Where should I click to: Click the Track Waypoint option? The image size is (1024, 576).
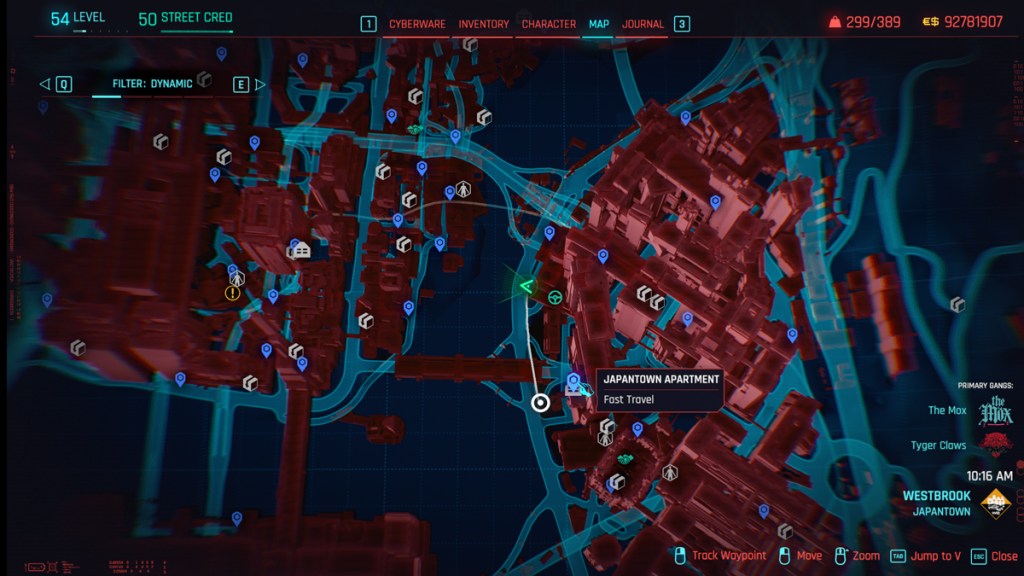[720, 556]
